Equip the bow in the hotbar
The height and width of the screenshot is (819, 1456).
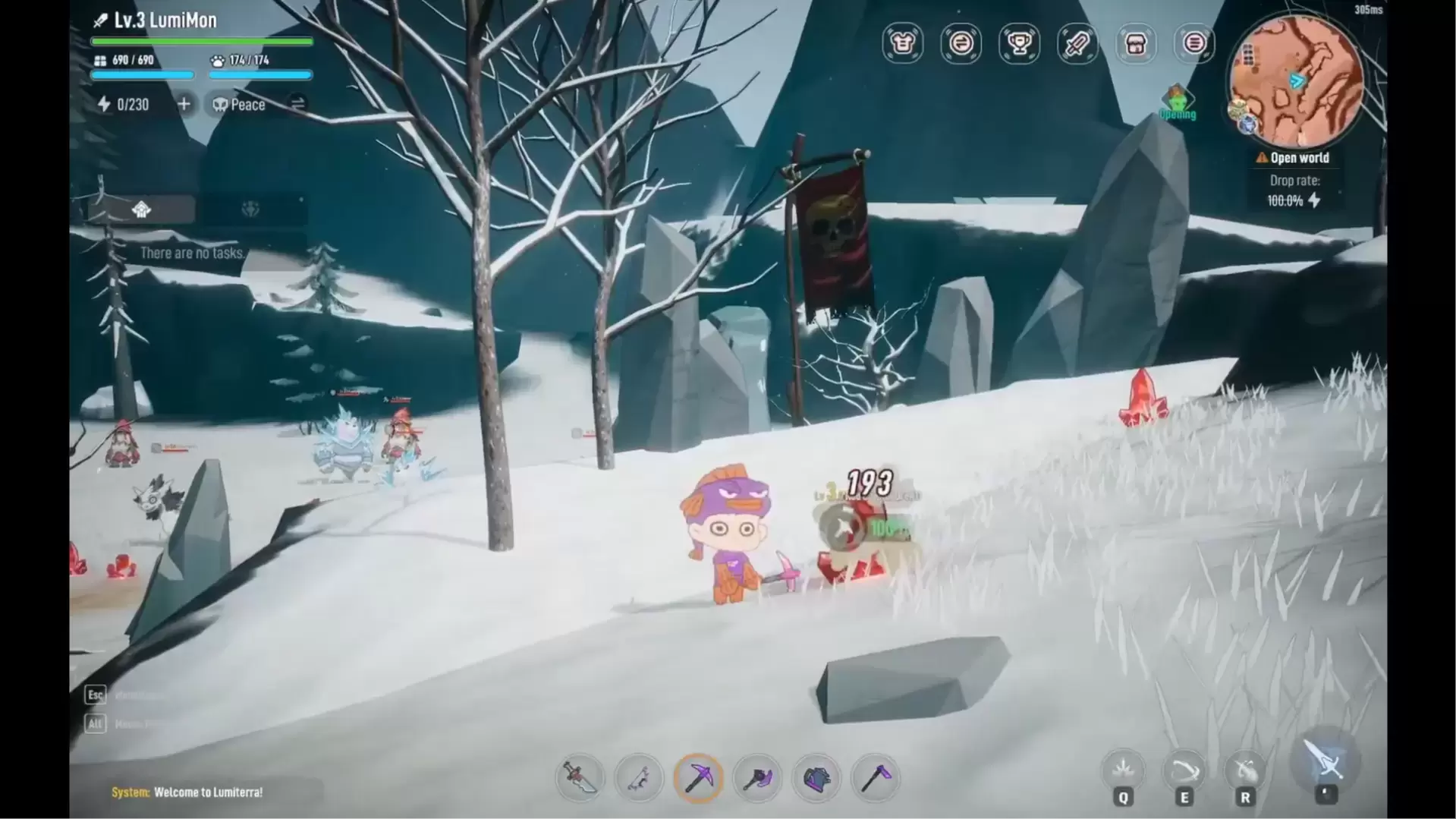point(639,778)
